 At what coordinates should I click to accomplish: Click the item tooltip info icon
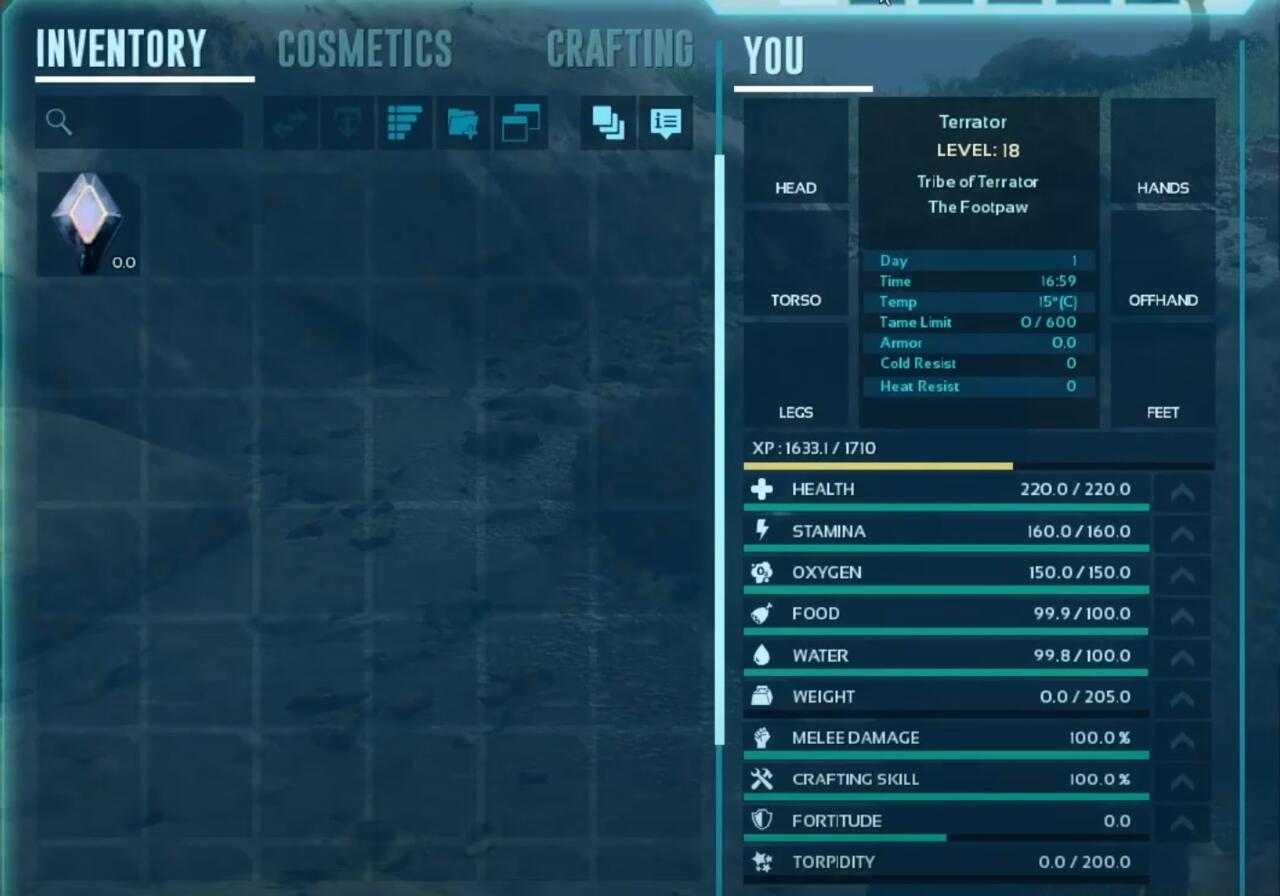[x=666, y=122]
